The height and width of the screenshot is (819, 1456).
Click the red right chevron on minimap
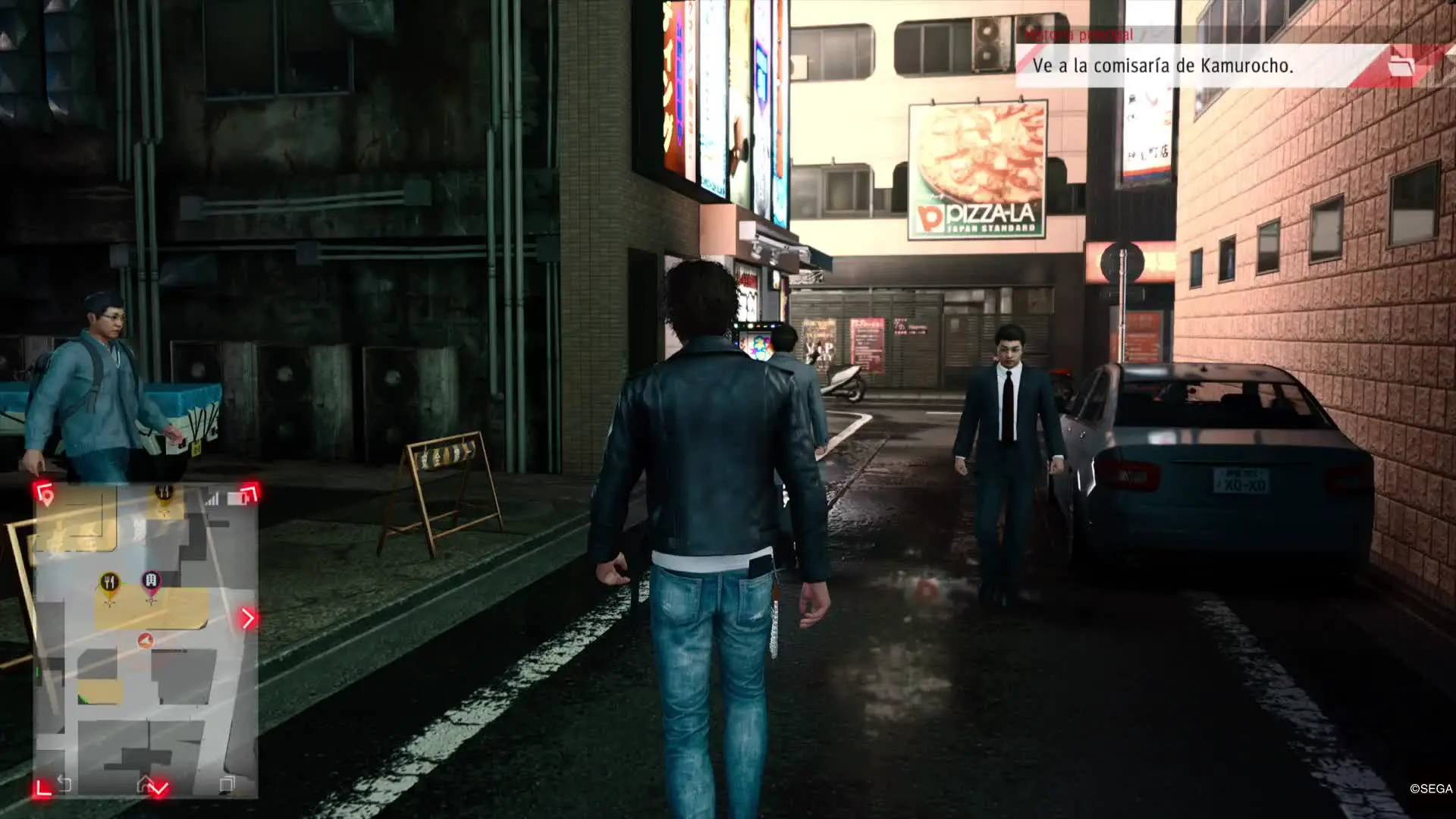248,618
